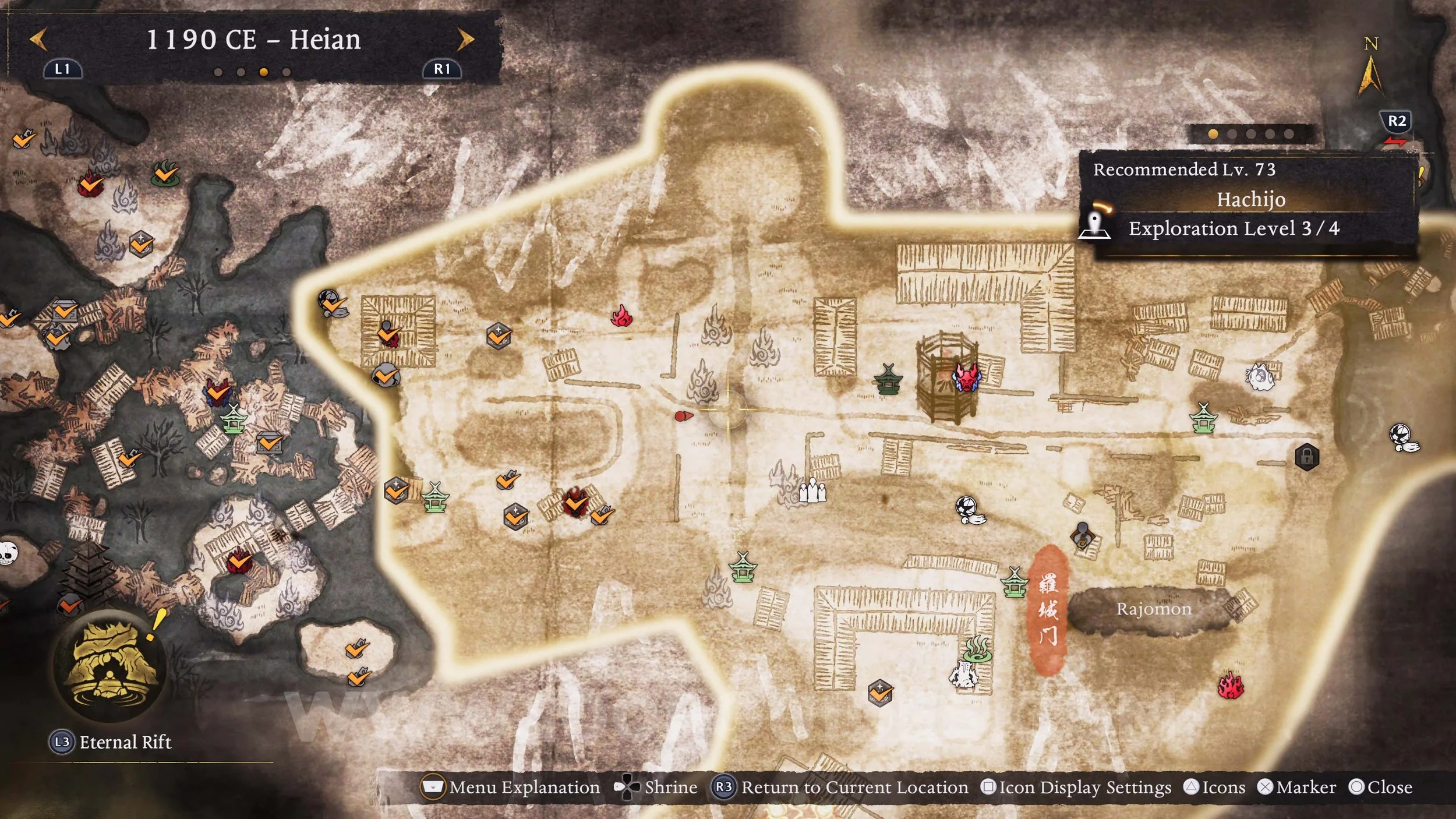1456x819 pixels.
Task: Go to the next era with right arrow
Action: 465,40
